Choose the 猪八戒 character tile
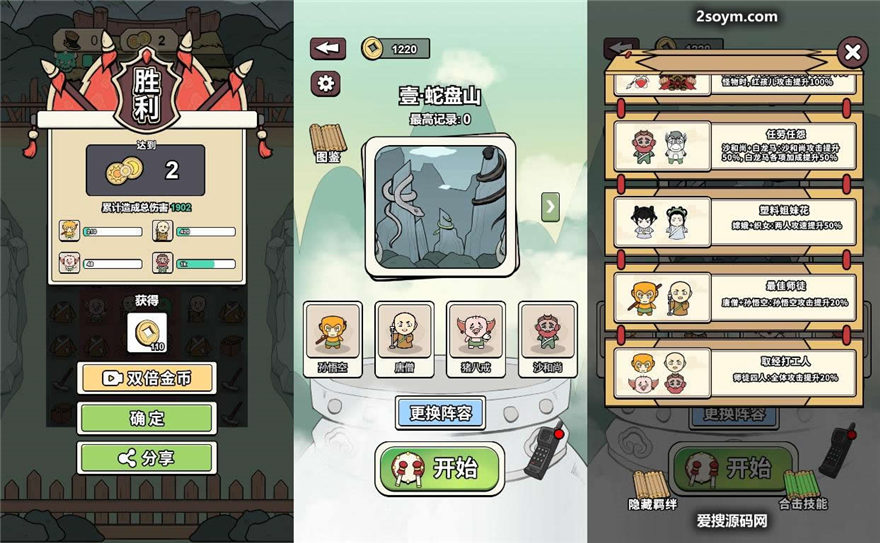880x543 pixels. [x=475, y=338]
